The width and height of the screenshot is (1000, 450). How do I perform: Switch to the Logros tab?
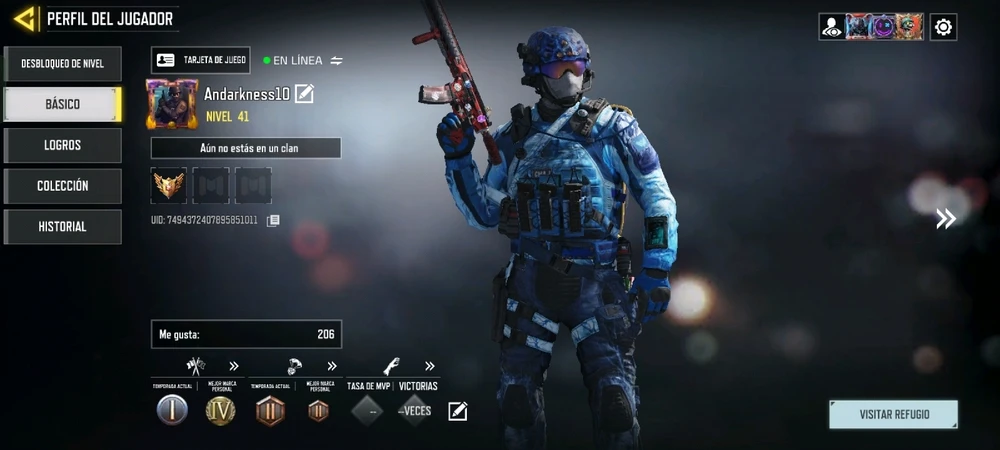[62, 145]
